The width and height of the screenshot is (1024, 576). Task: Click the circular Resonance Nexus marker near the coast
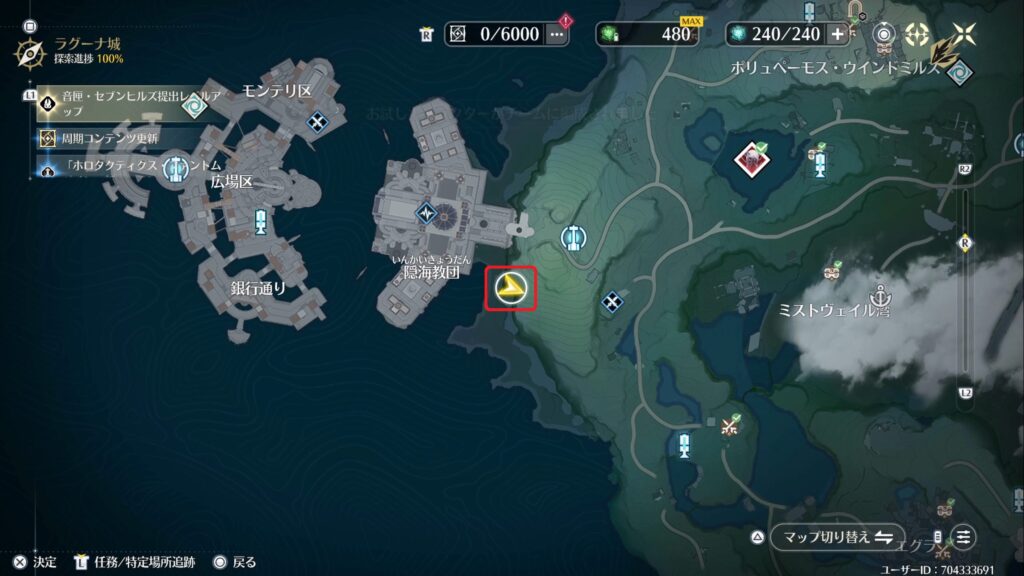click(573, 238)
